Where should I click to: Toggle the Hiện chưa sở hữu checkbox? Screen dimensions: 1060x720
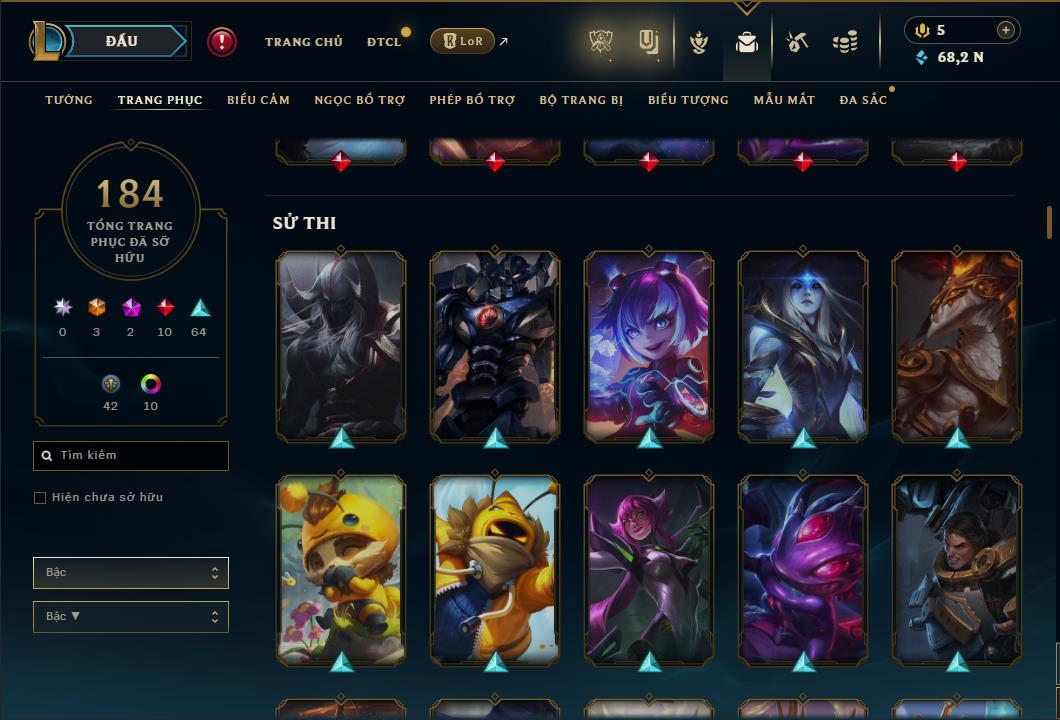(x=40, y=498)
